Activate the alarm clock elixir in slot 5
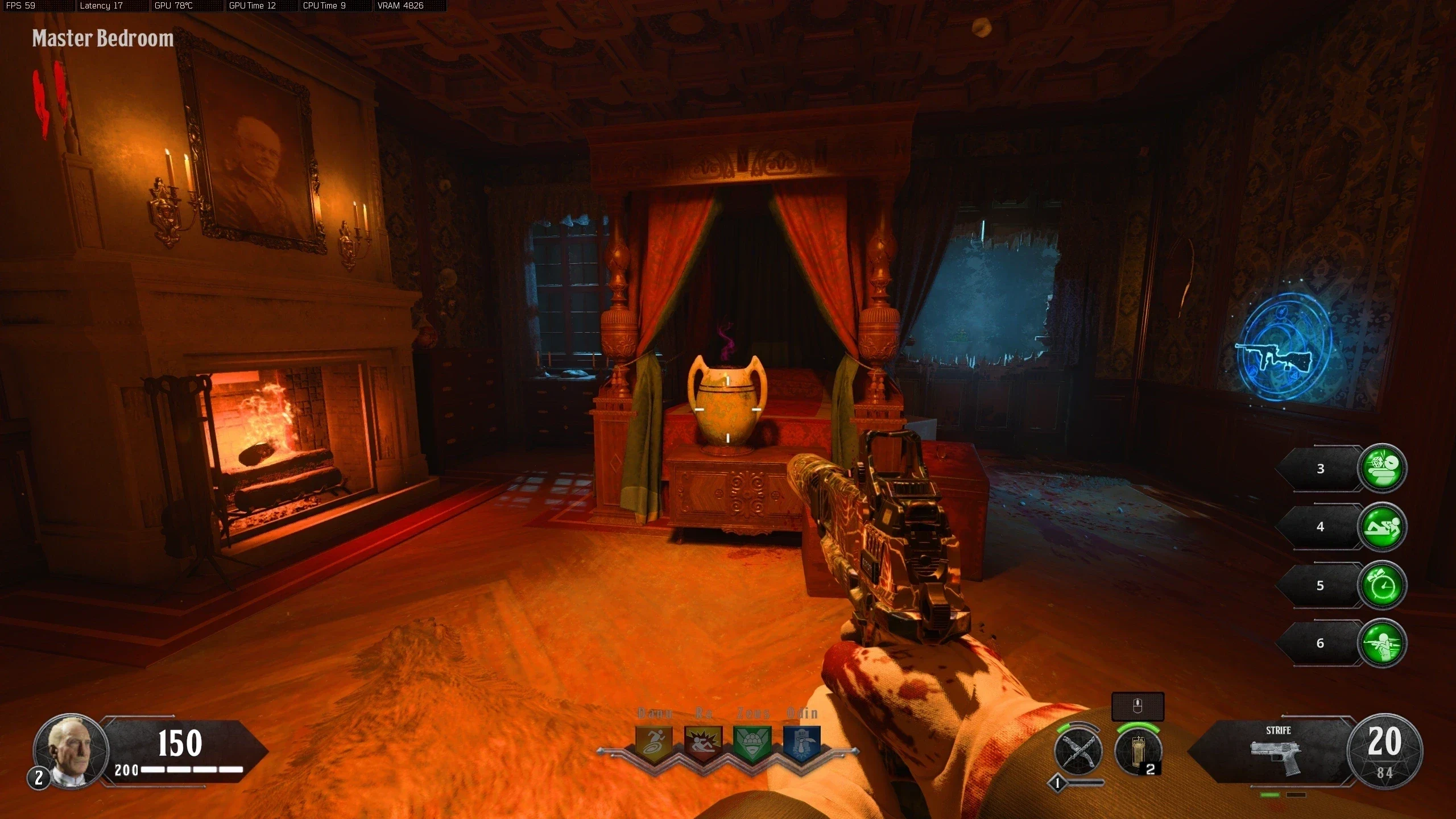Image resolution: width=1456 pixels, height=819 pixels. coord(1382,585)
